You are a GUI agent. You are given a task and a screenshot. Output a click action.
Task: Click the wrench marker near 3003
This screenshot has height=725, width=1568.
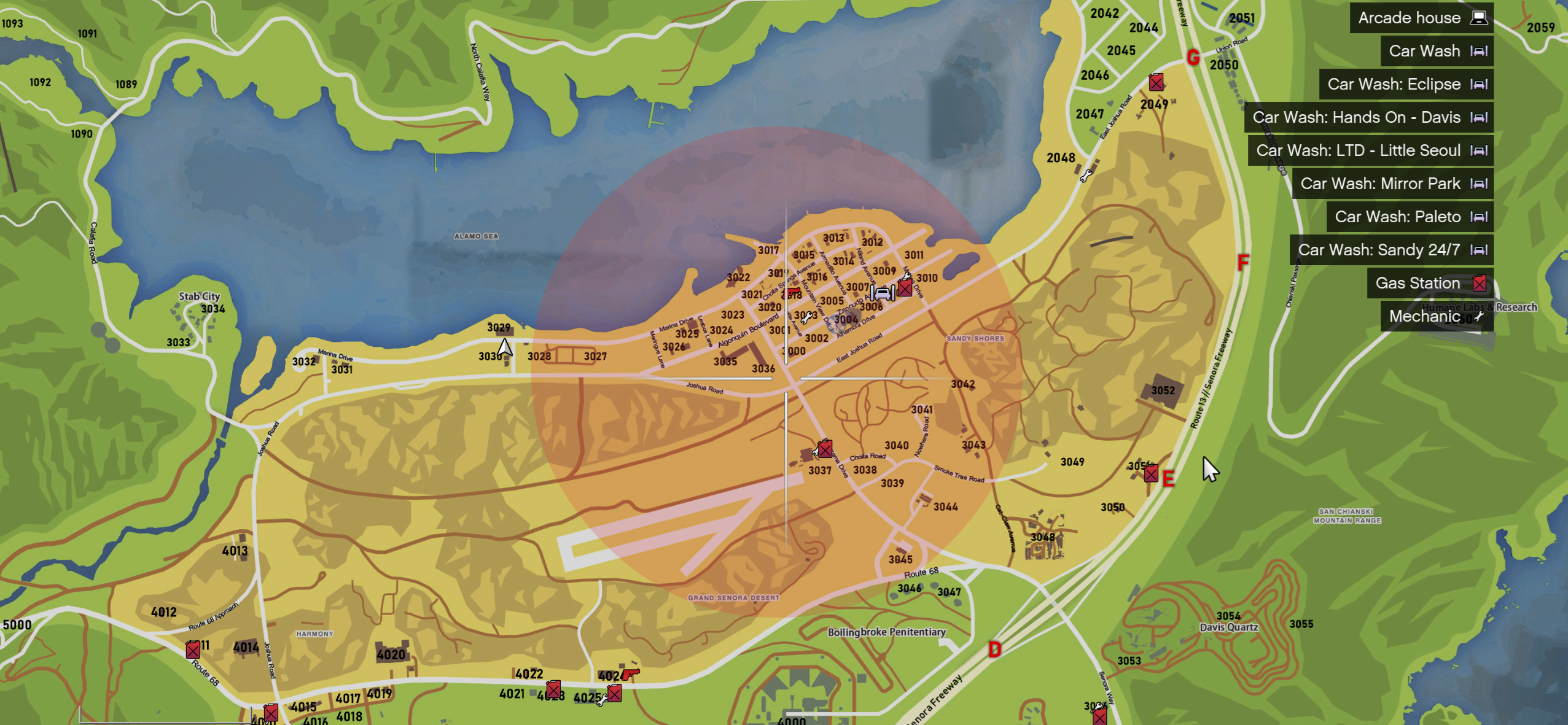806,317
